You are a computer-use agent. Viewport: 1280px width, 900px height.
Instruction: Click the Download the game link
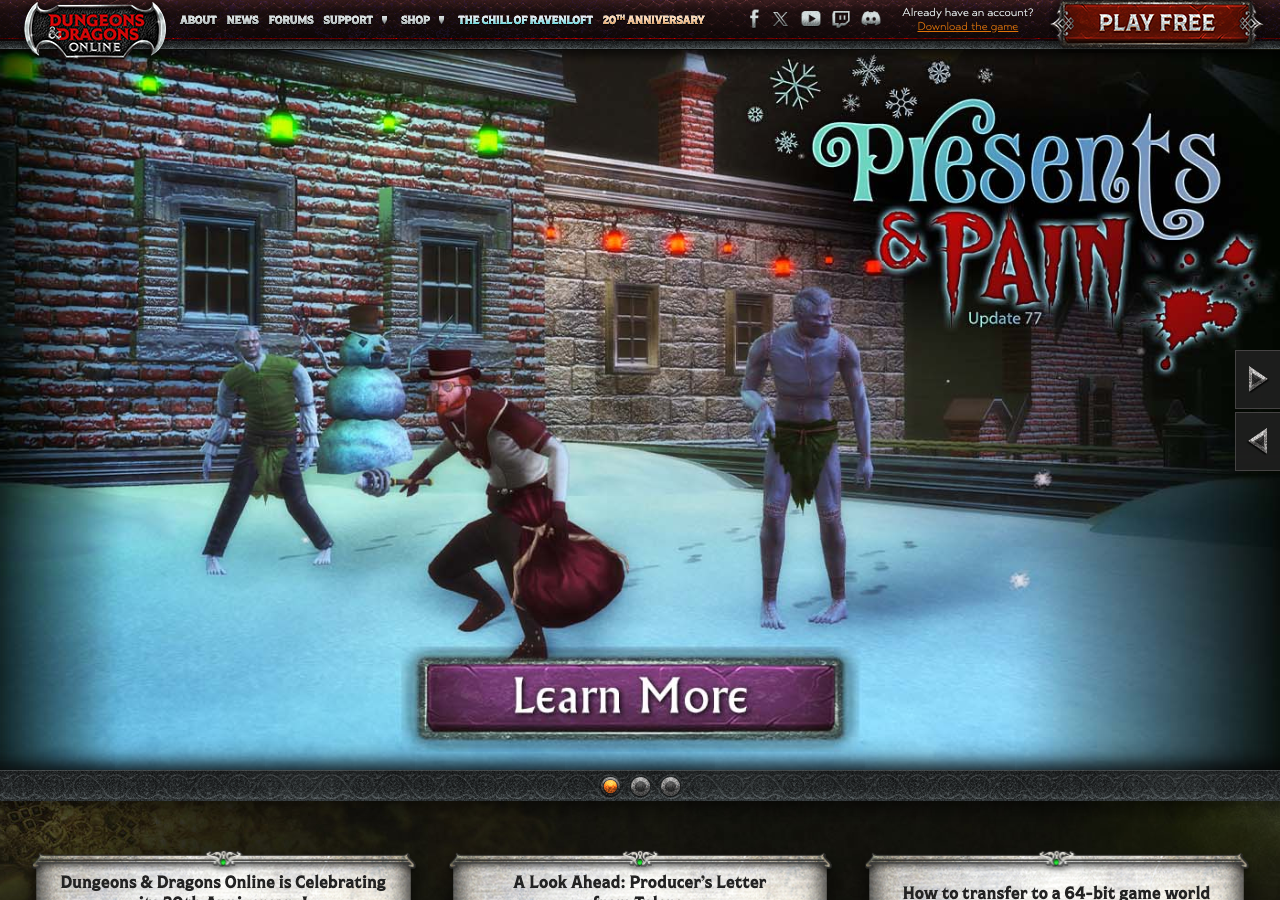click(x=967, y=26)
